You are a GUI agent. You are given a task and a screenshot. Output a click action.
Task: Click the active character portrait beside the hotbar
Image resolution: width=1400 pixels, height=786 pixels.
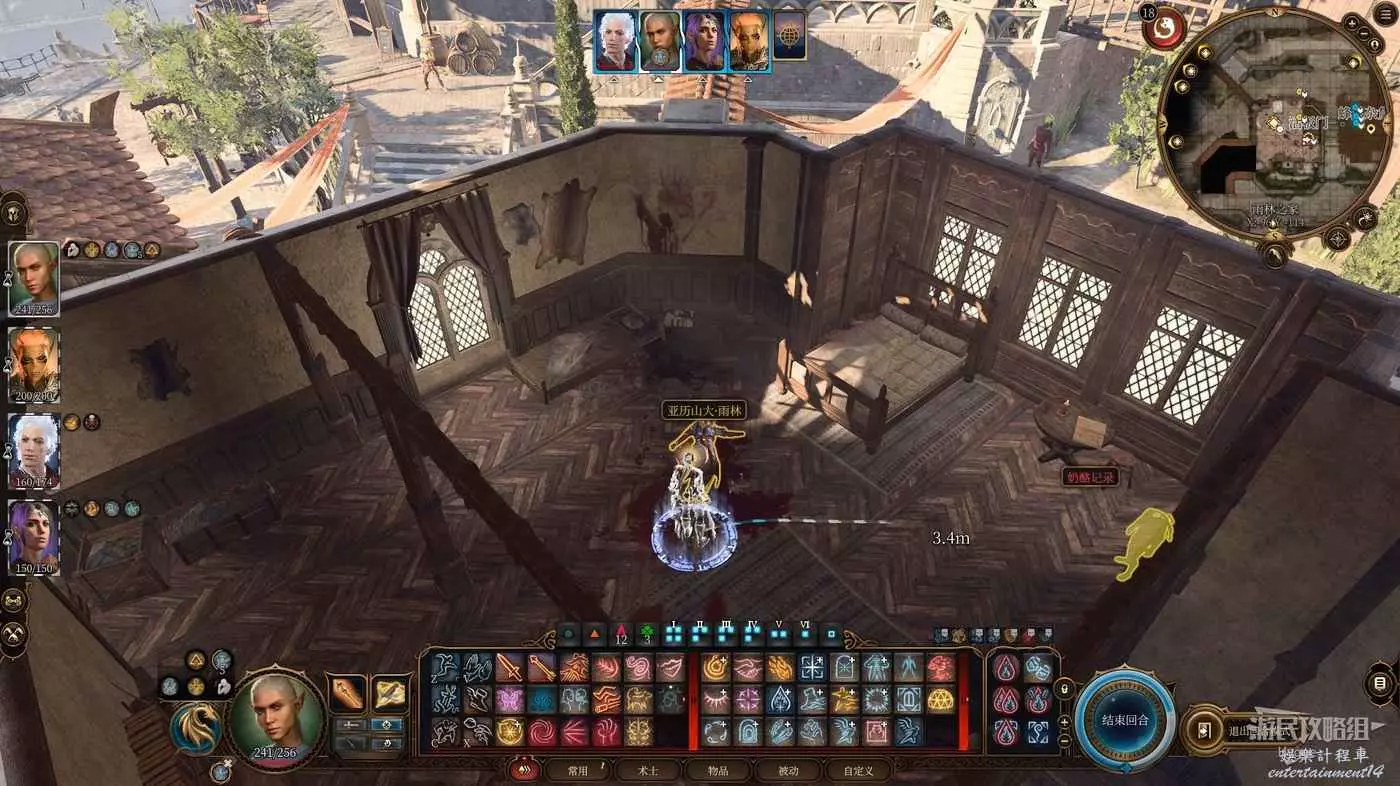276,716
